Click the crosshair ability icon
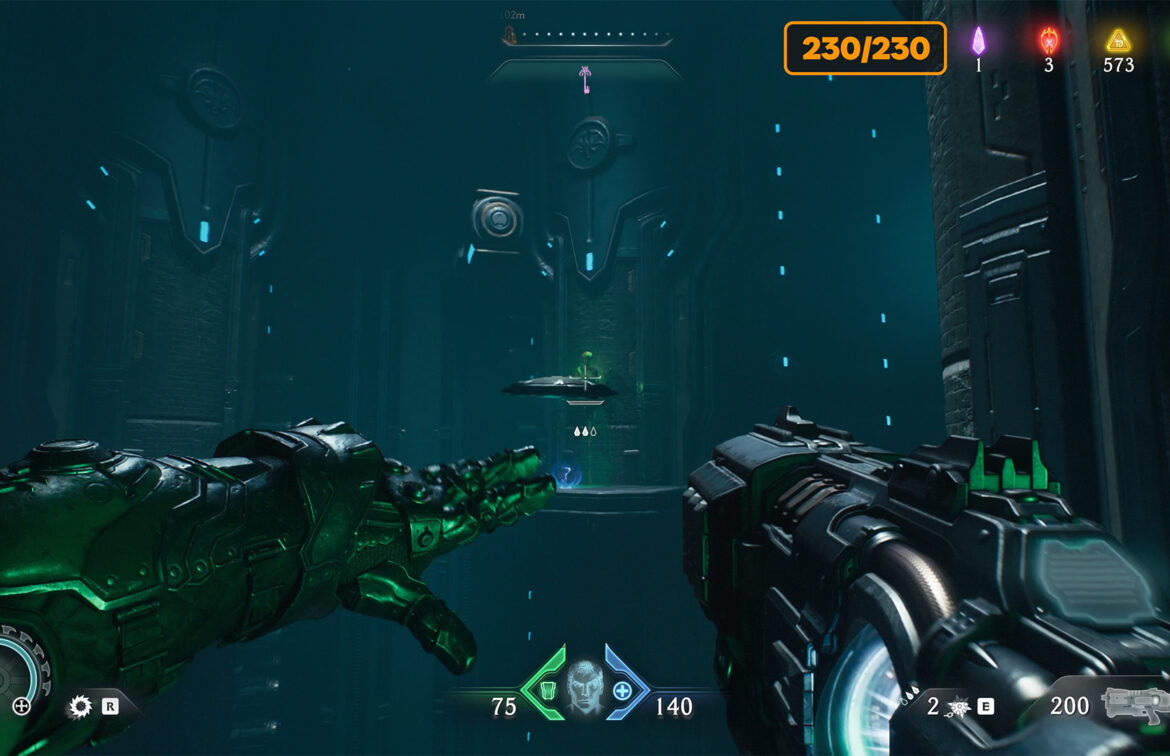 pyautogui.click(x=21, y=707)
